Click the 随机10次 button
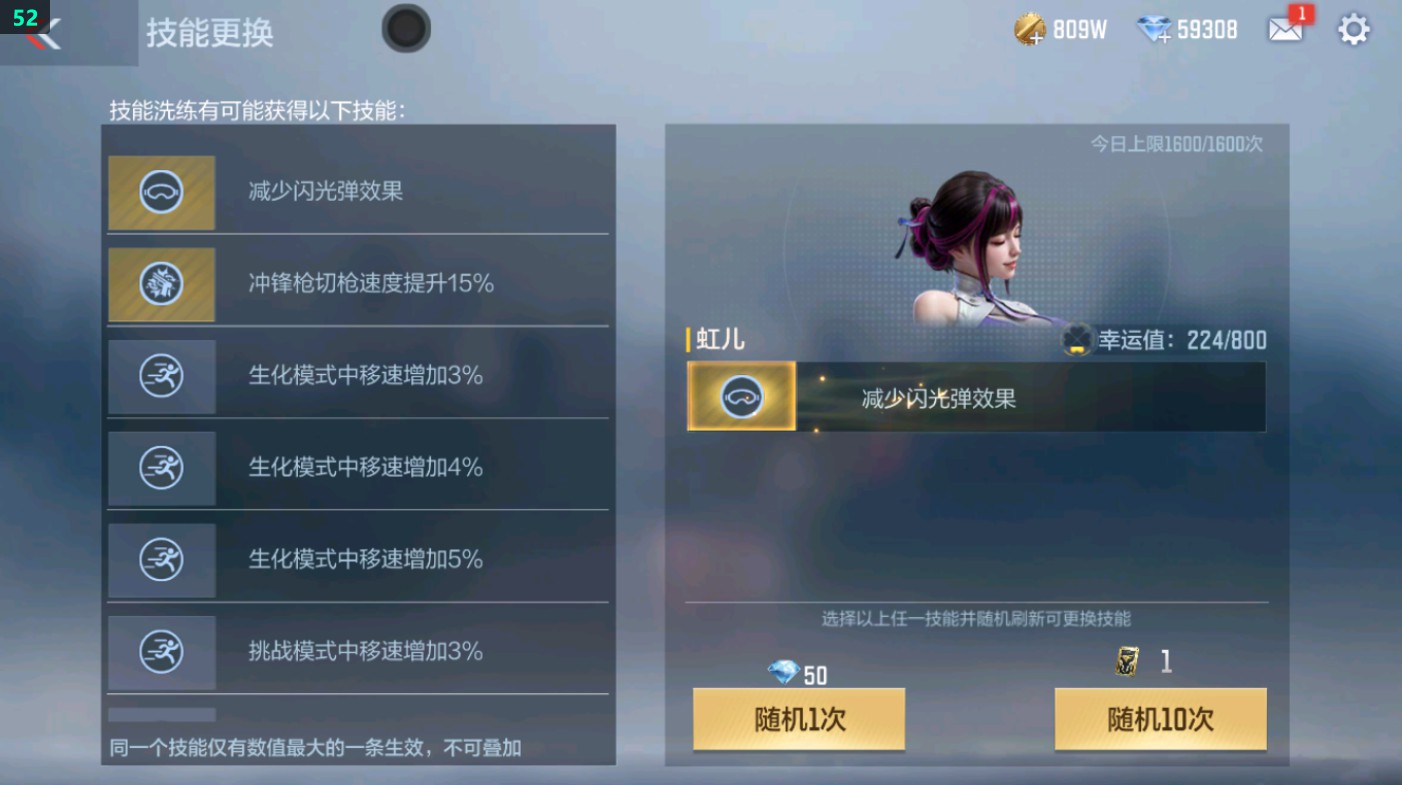 pyautogui.click(x=1160, y=719)
